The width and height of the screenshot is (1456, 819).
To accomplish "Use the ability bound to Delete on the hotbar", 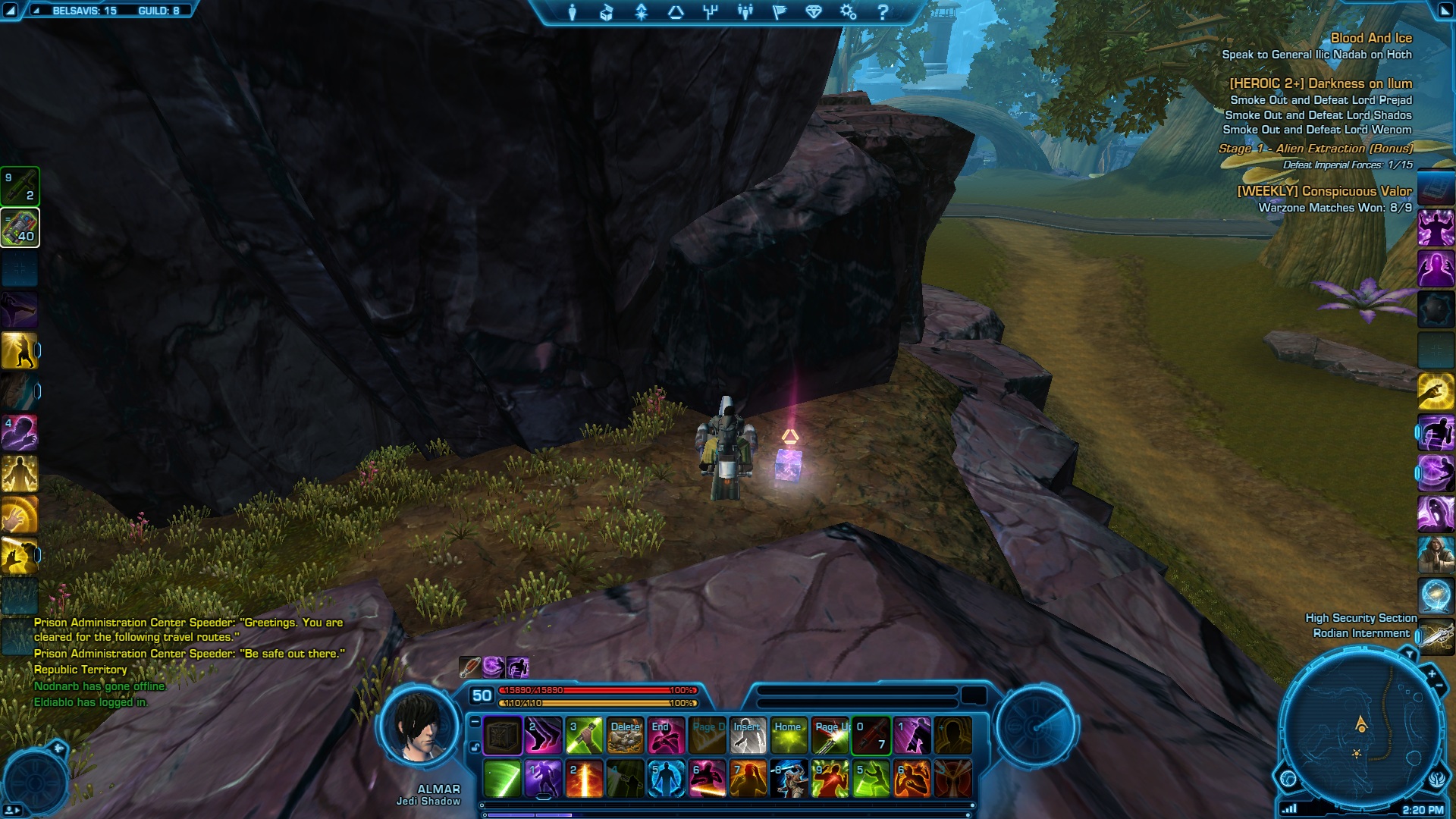I will pyautogui.click(x=625, y=736).
